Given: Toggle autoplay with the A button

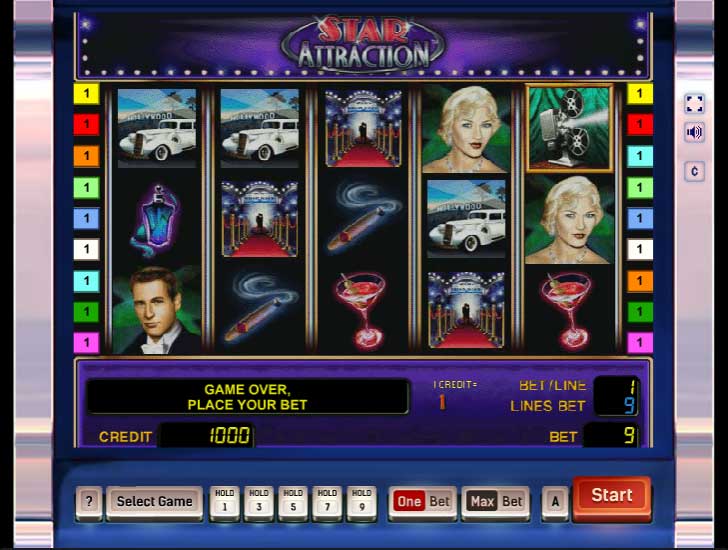Looking at the screenshot, I should click(x=554, y=502).
